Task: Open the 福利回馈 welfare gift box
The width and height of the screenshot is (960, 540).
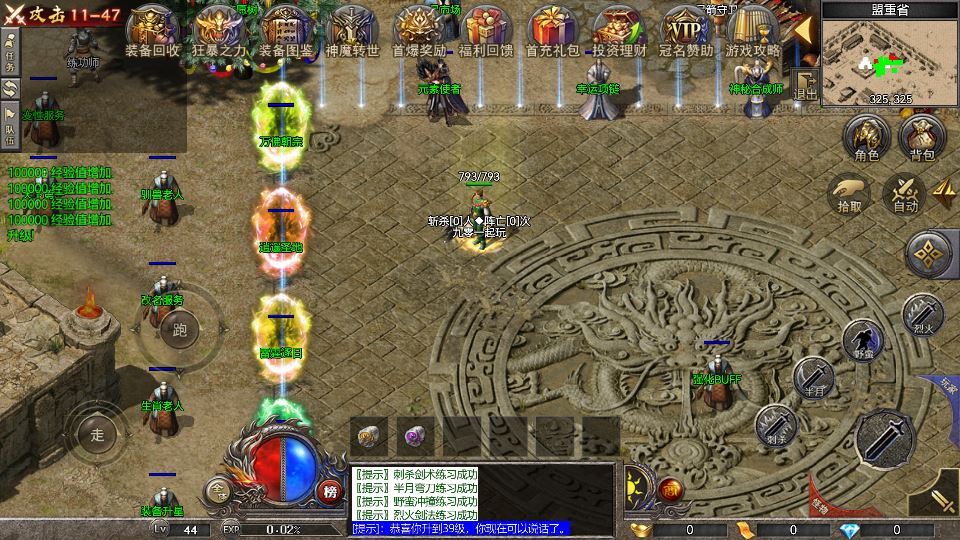Action: point(486,30)
